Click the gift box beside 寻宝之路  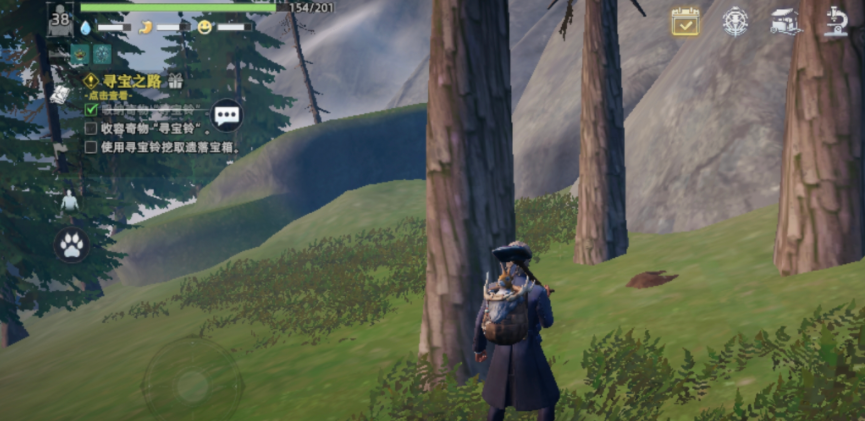(176, 80)
